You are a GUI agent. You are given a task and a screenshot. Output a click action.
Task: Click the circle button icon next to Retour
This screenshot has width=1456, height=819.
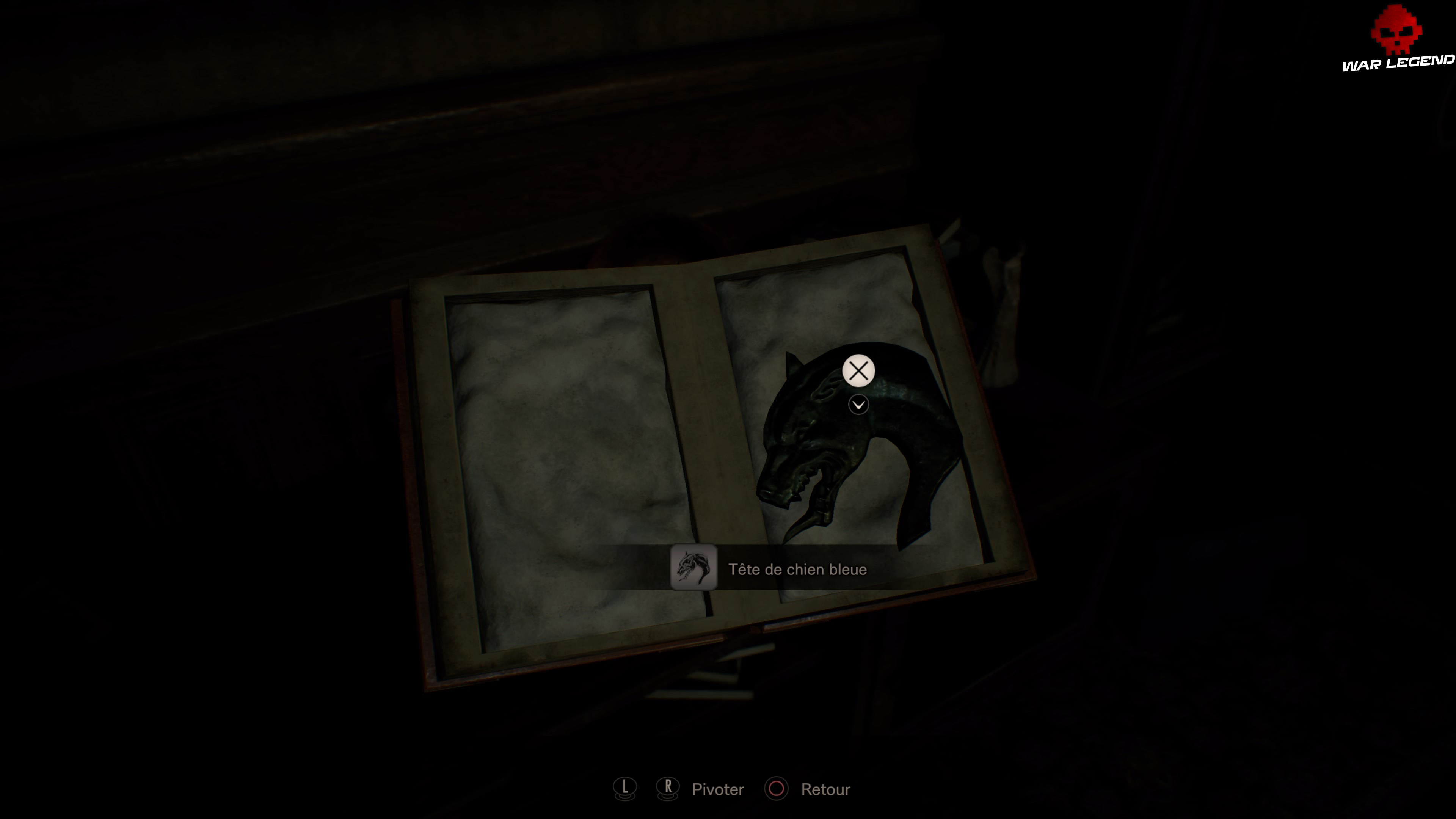coord(777,789)
